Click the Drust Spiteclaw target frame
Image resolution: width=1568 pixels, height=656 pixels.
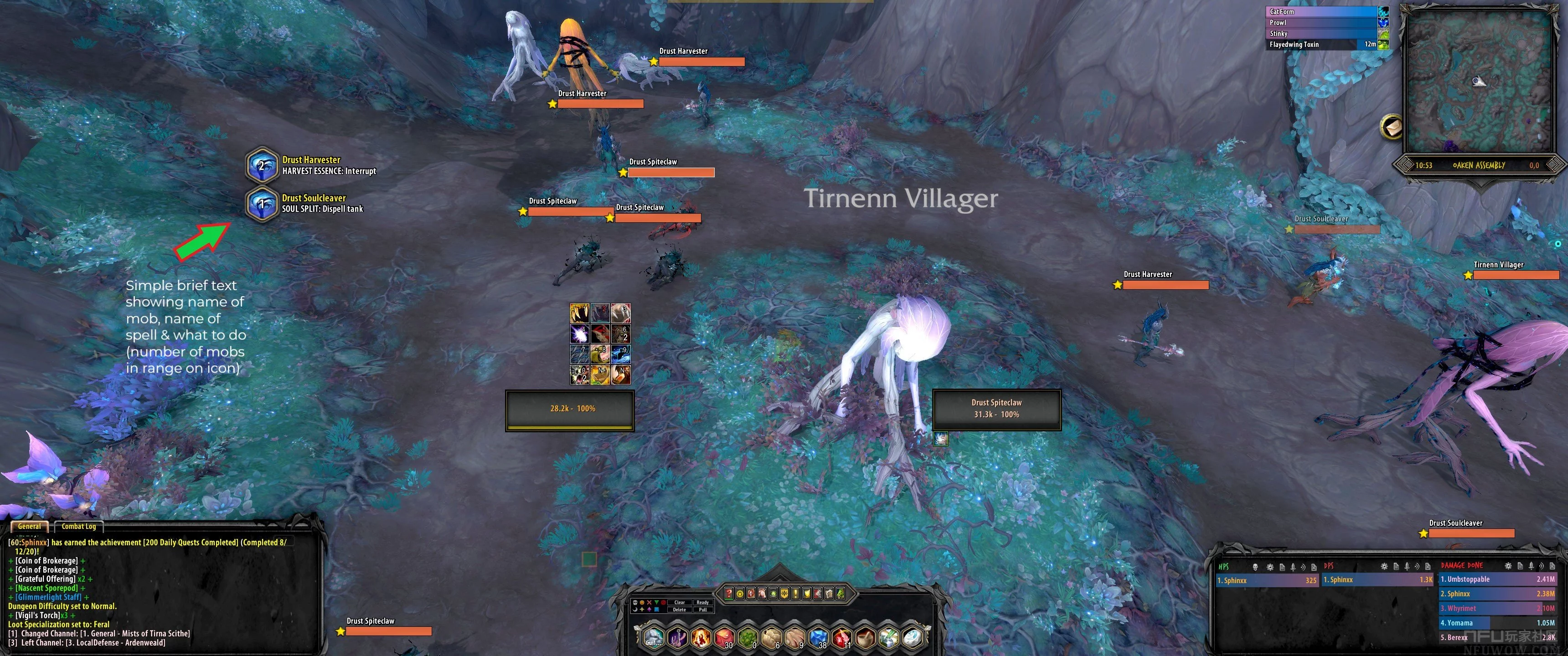[x=996, y=409]
